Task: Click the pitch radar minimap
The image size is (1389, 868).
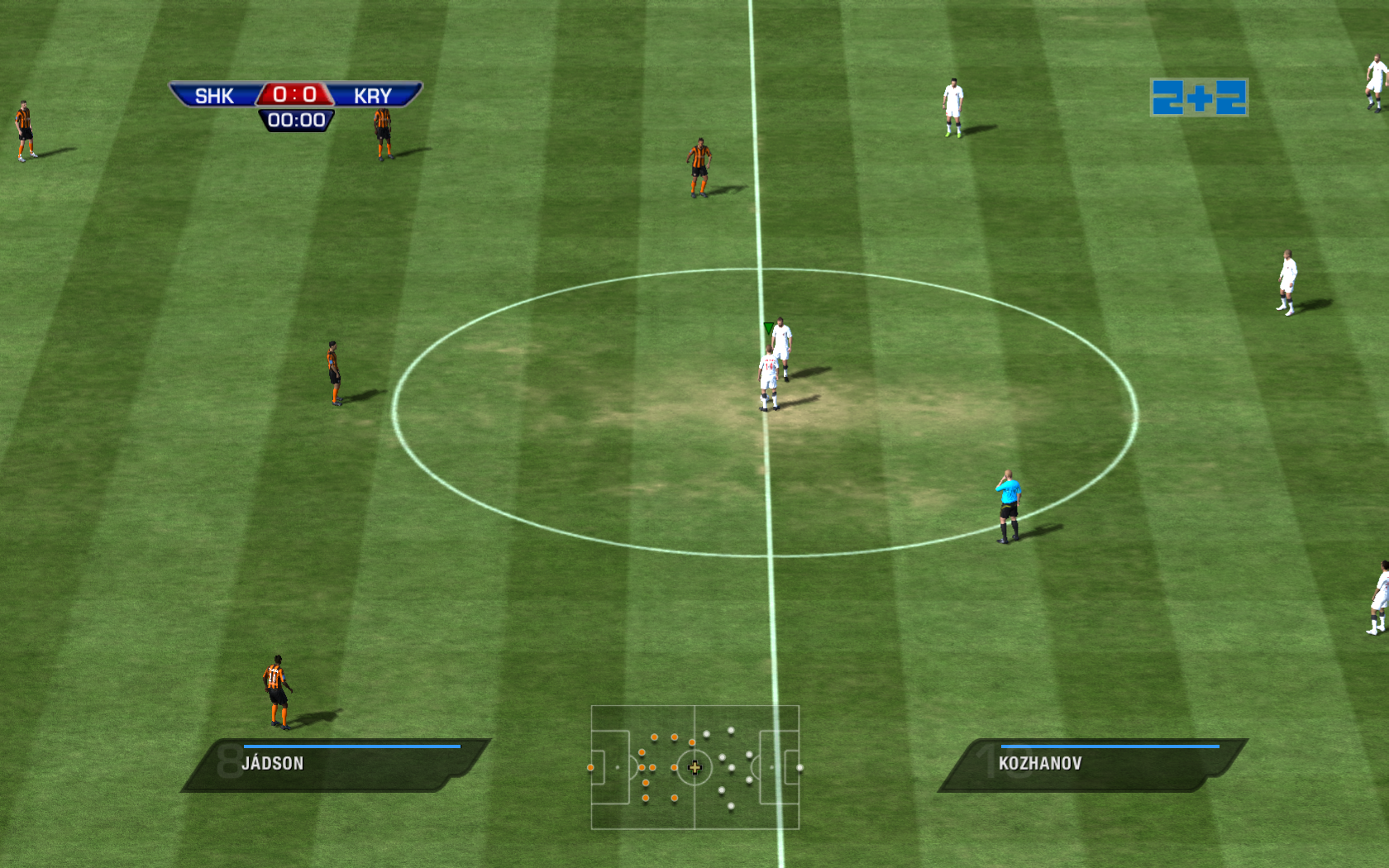Action: point(694,767)
